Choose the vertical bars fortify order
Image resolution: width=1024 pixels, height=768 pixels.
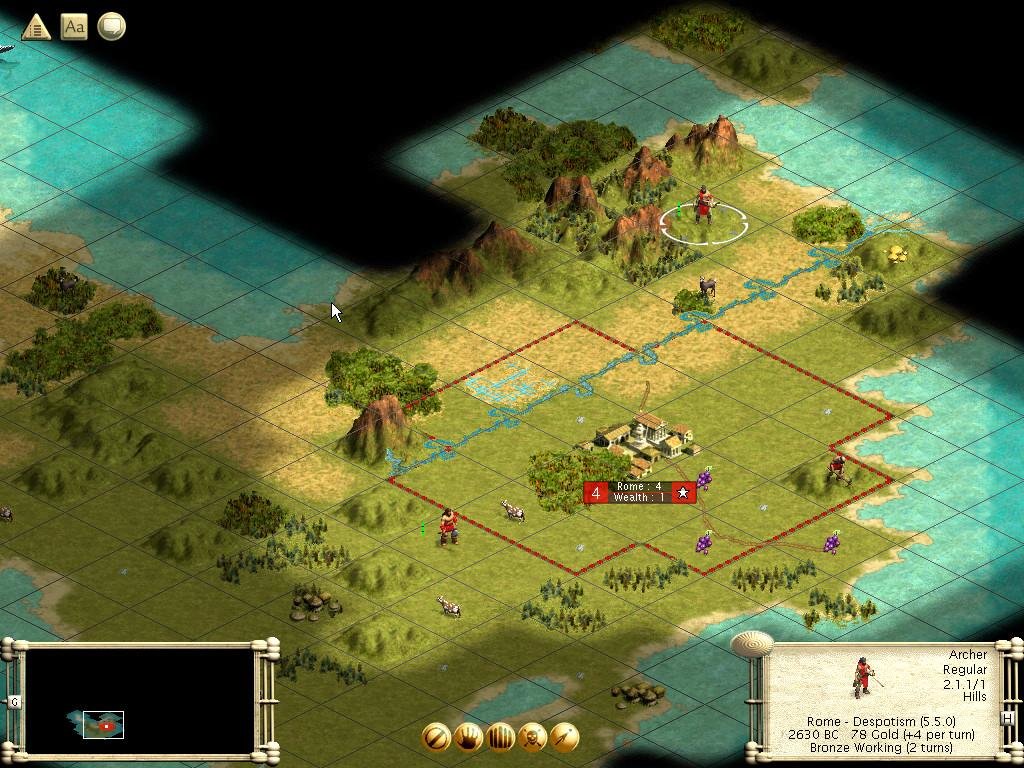tap(500, 738)
